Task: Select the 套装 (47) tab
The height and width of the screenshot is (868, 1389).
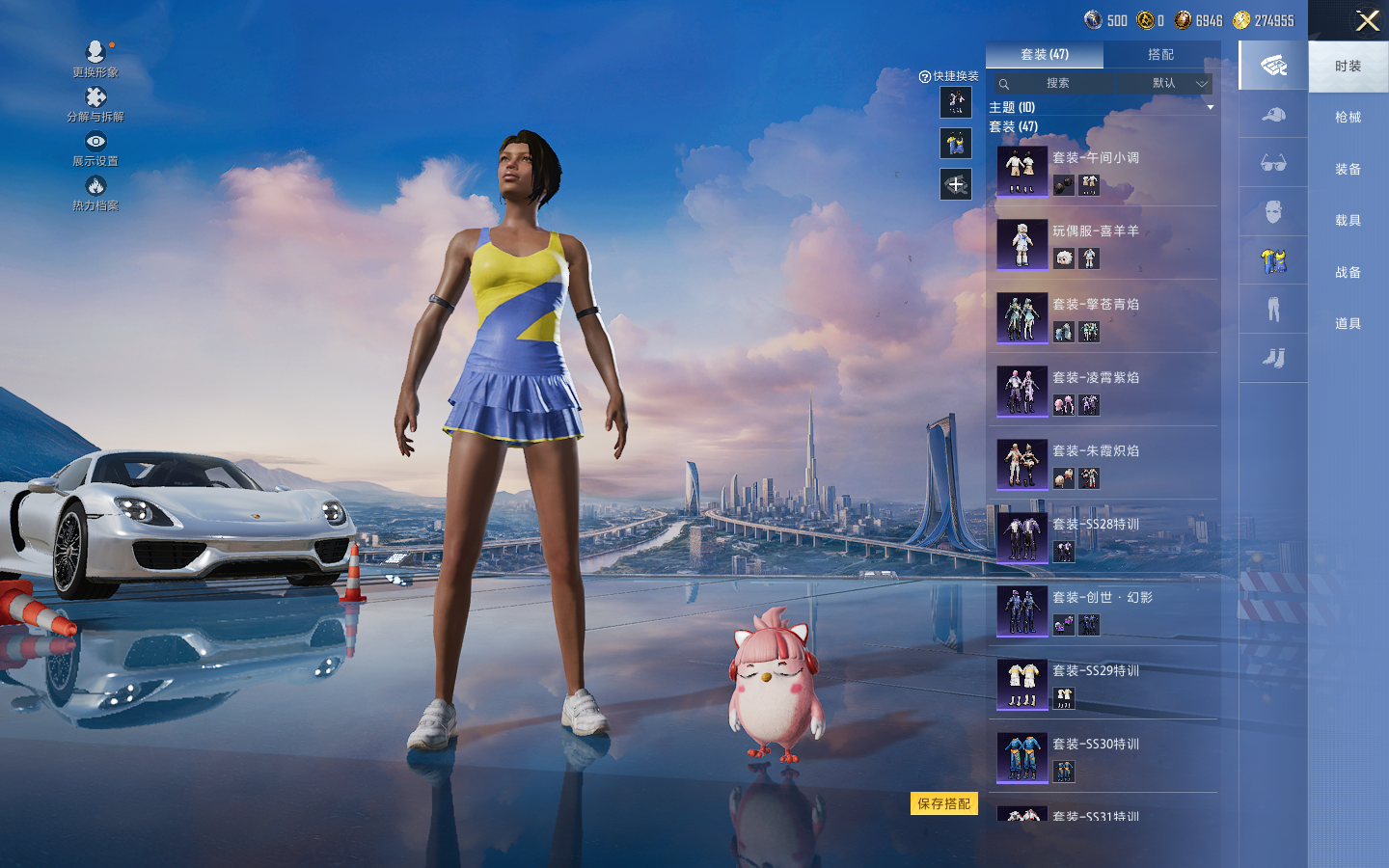Action: click(x=1045, y=55)
